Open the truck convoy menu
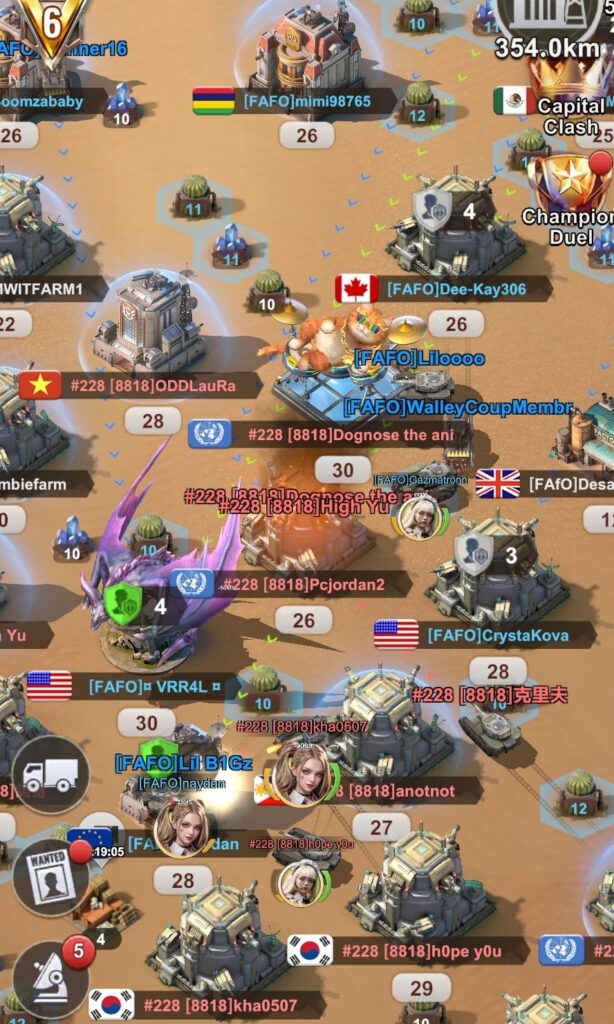The image size is (614, 1024). [x=50, y=774]
